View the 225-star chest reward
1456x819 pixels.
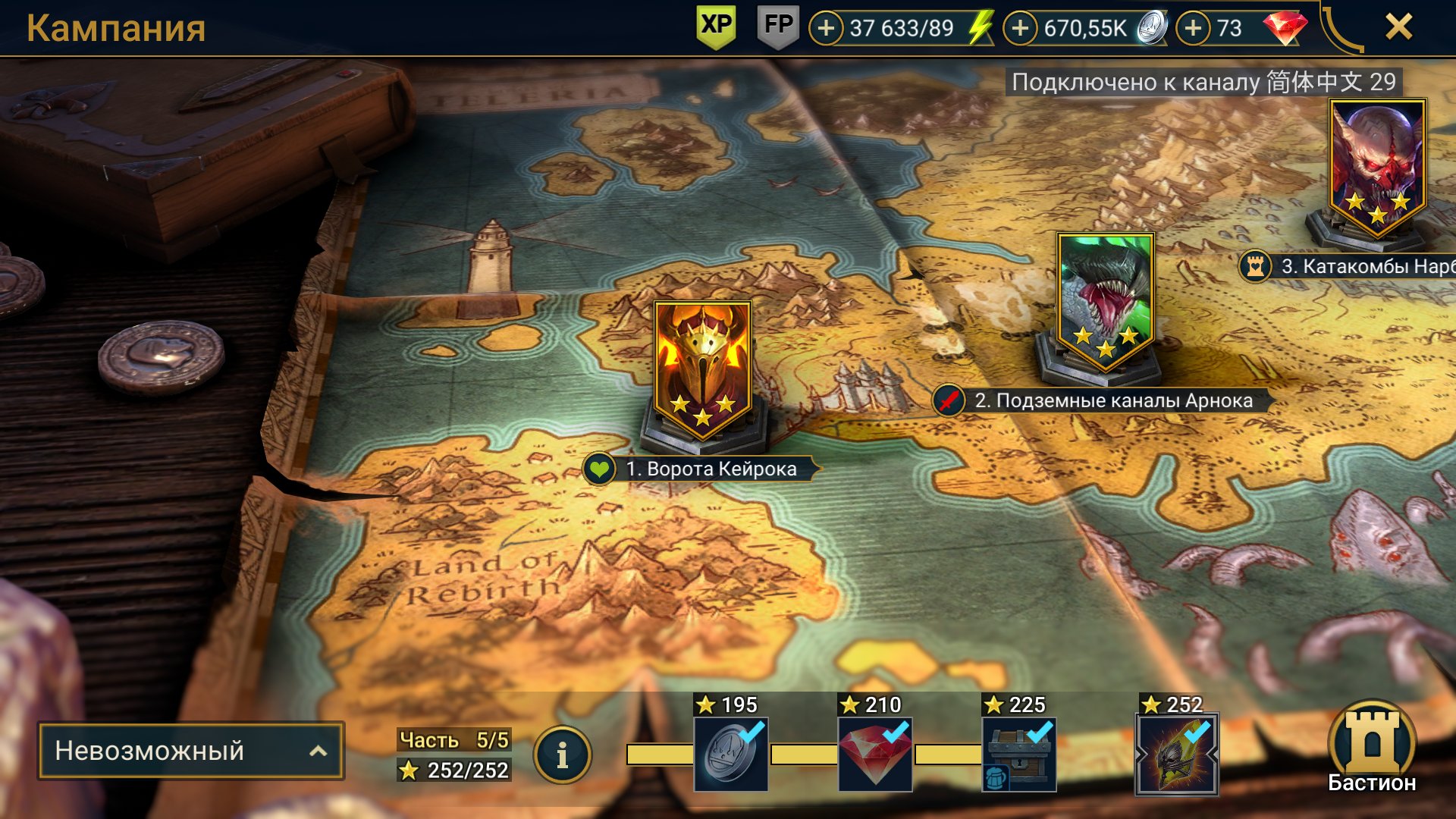[1019, 754]
